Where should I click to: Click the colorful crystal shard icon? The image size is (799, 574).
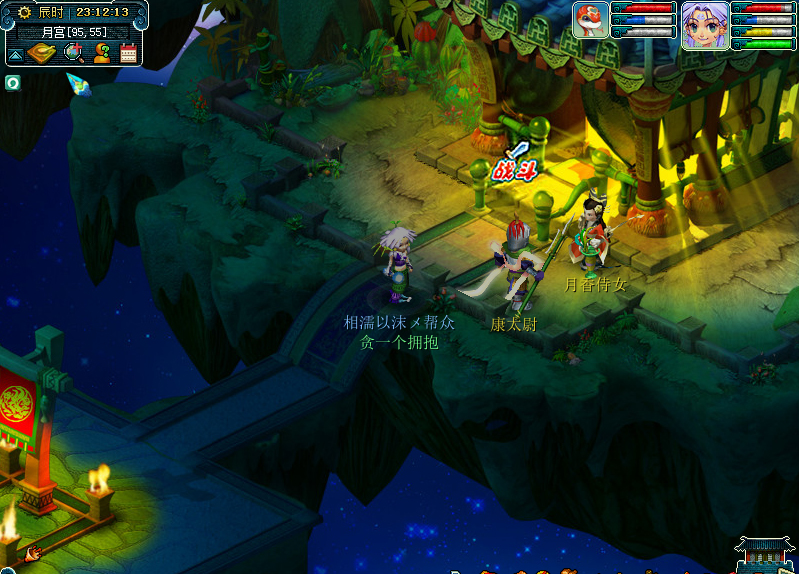pyautogui.click(x=78, y=84)
